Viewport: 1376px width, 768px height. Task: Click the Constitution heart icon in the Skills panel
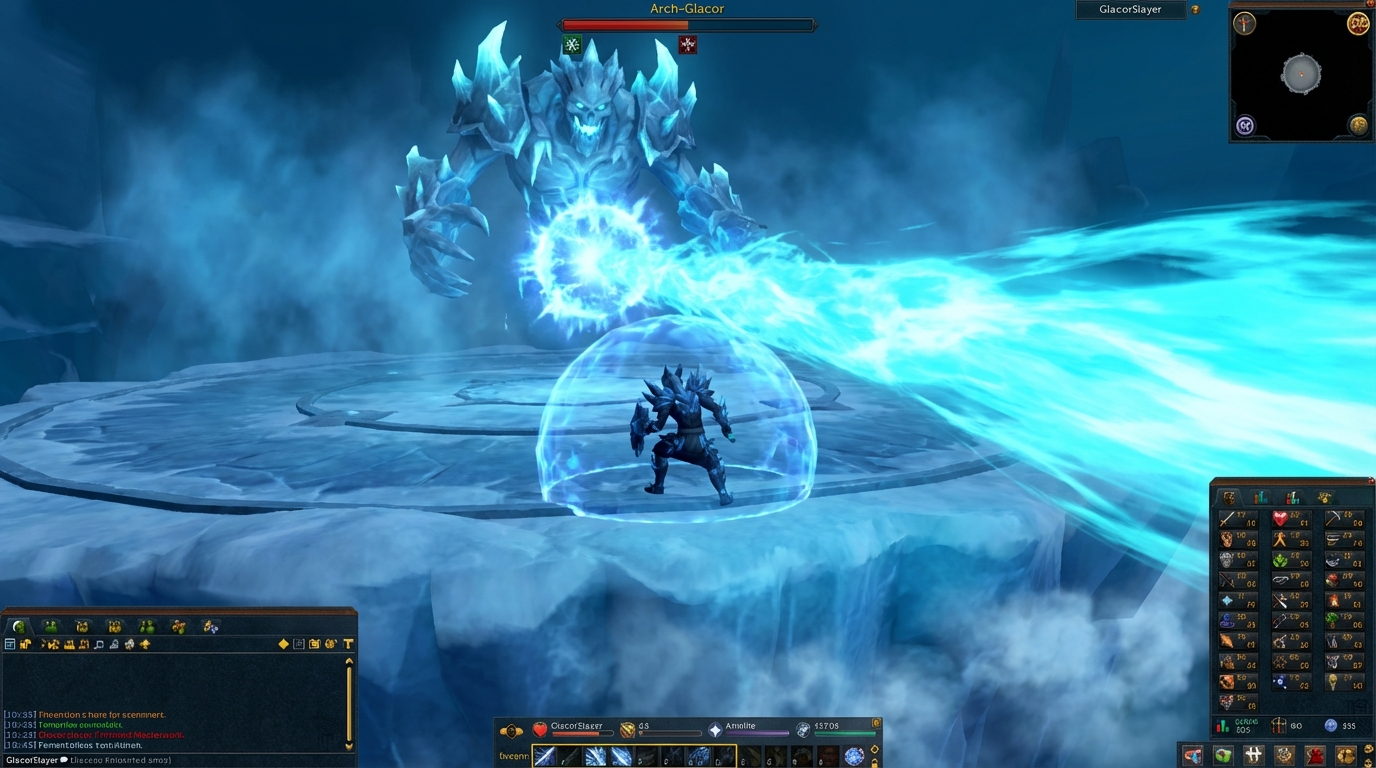(1281, 519)
